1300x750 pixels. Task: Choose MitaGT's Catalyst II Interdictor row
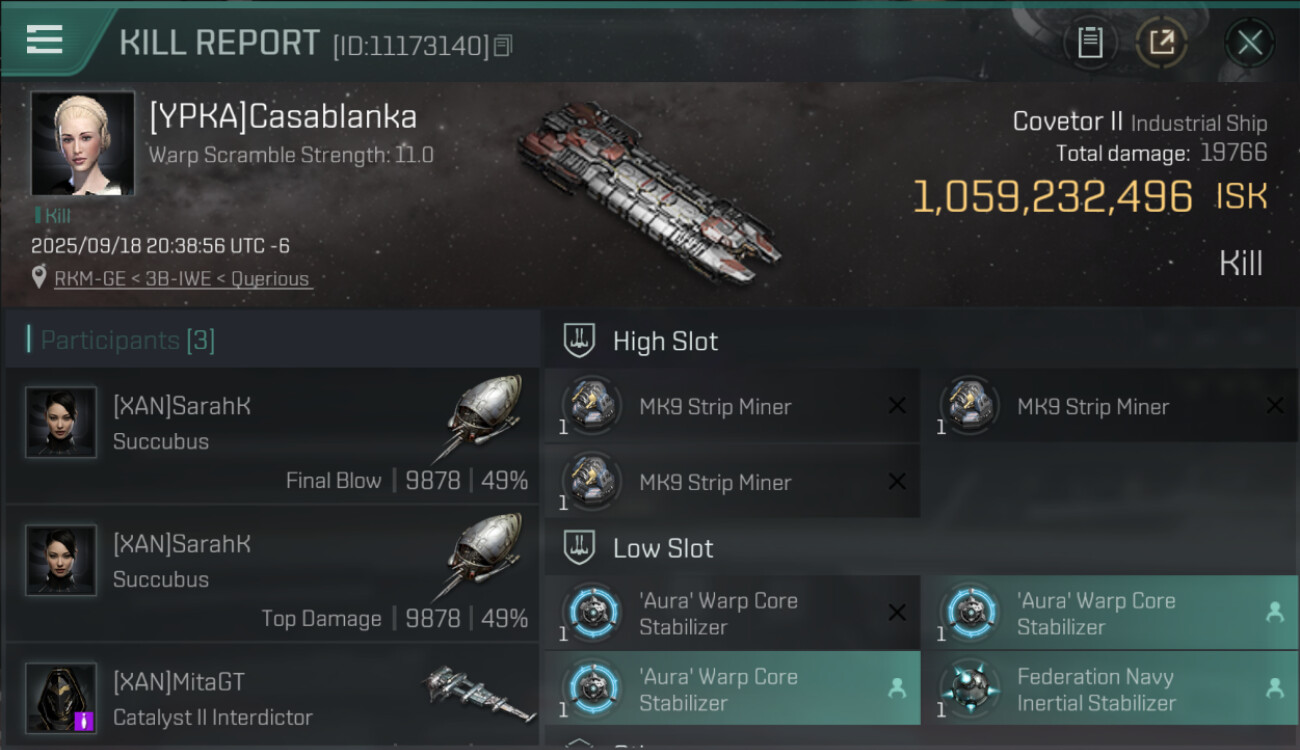click(272, 697)
